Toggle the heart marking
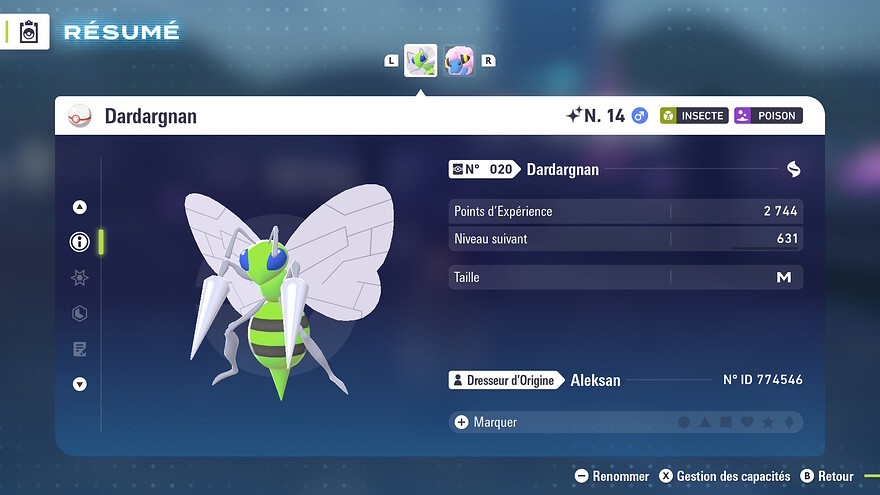880x495 pixels. 747,423
